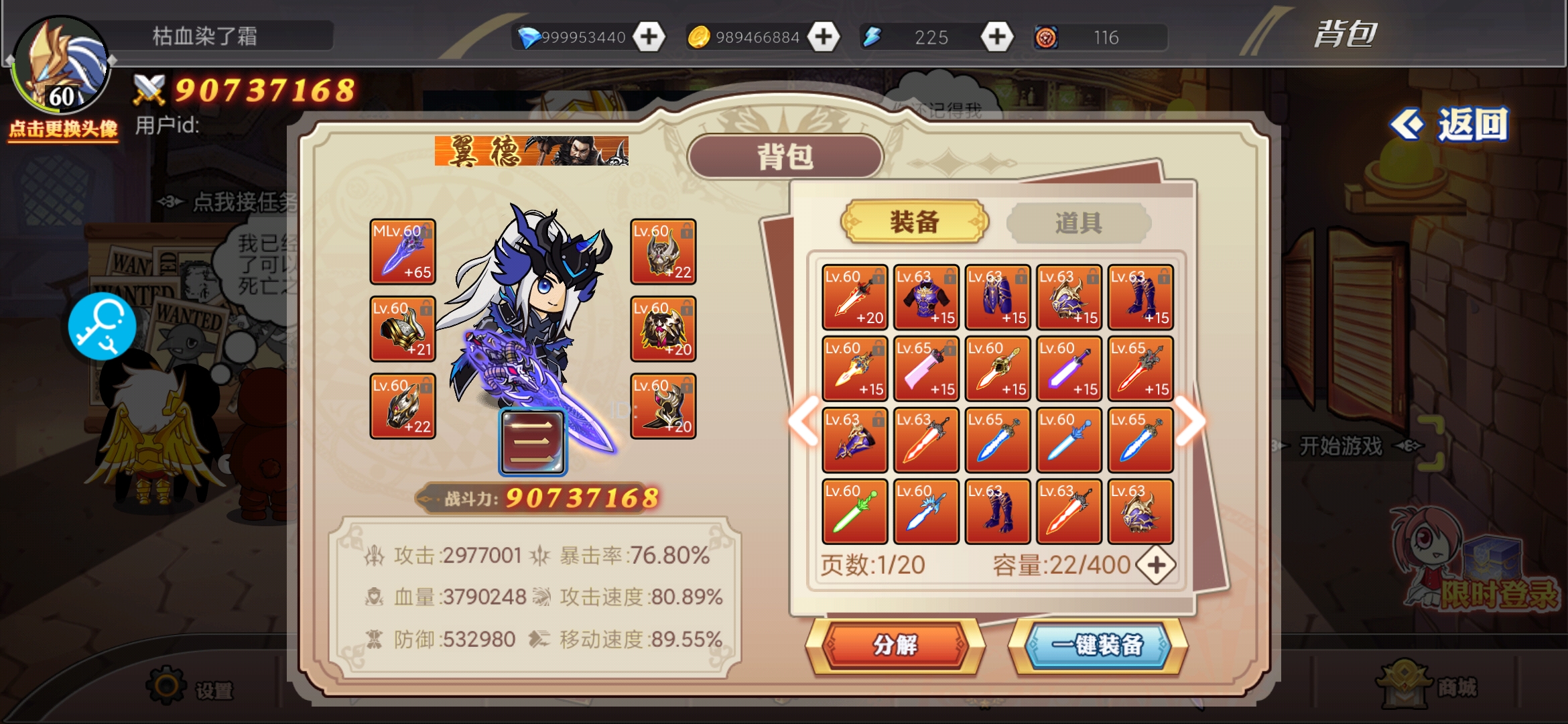1568x724 pixels.
Task: Tap the blue key search icon
Action: [x=102, y=326]
